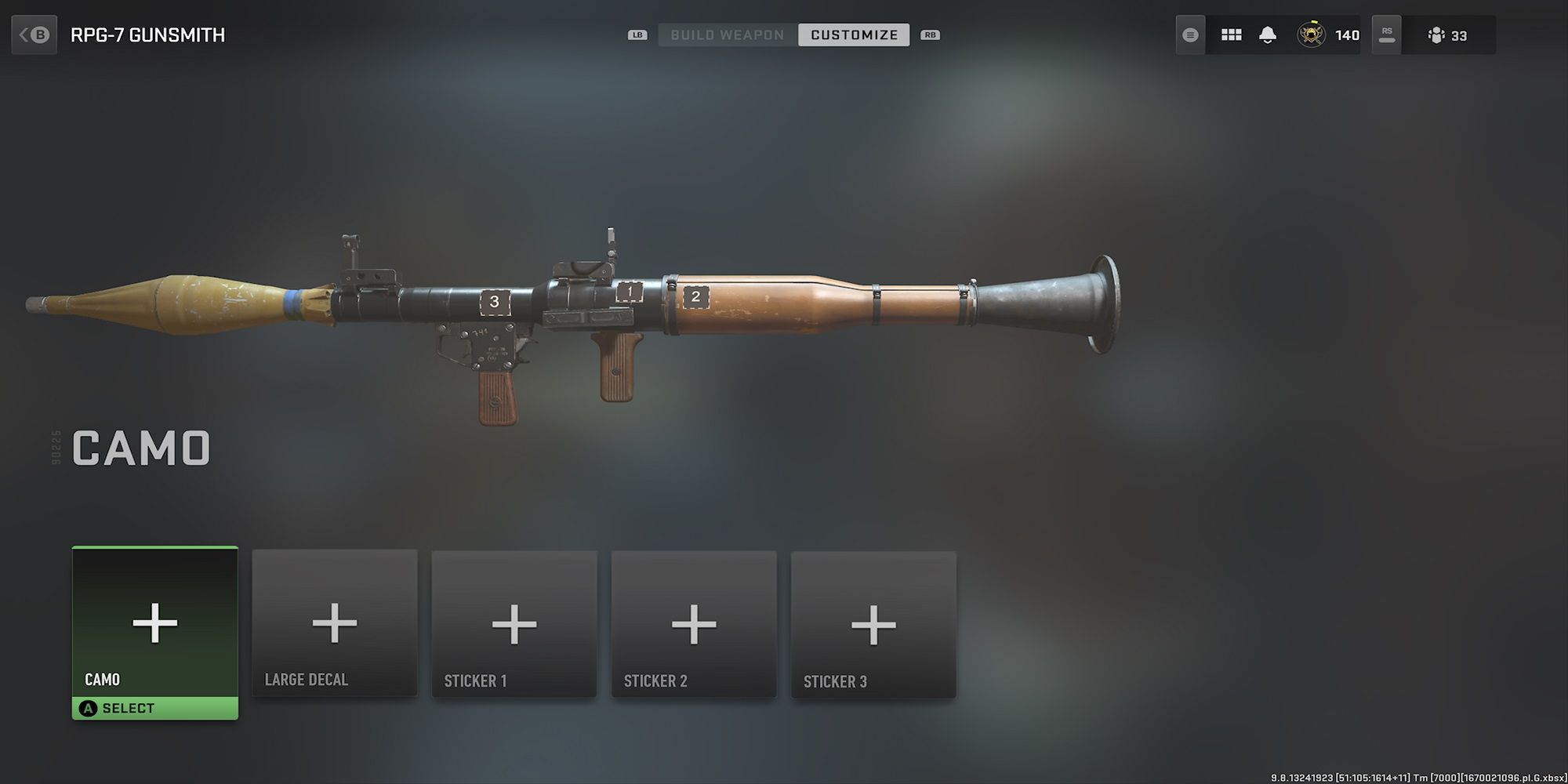This screenshot has height=784, width=1568.
Task: Add a sticker in the Sticker 1 slot
Action: point(514,623)
